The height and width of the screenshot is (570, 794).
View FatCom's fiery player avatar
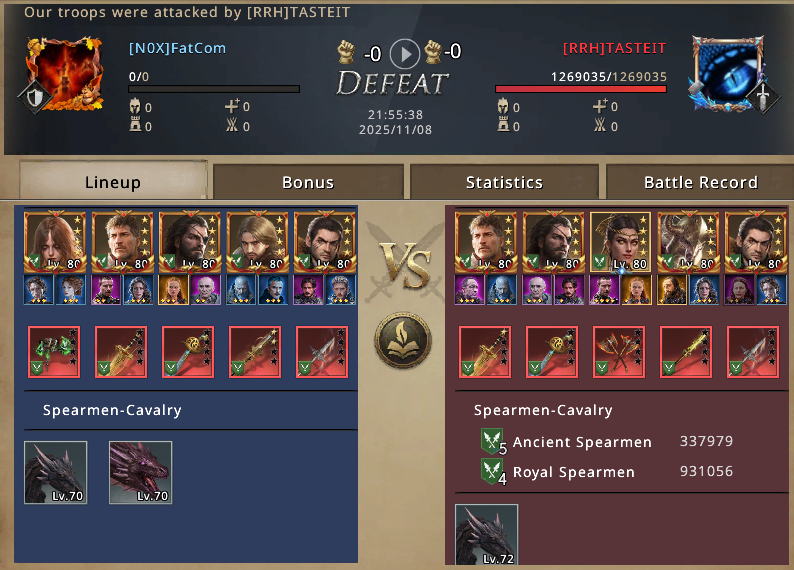pos(63,74)
